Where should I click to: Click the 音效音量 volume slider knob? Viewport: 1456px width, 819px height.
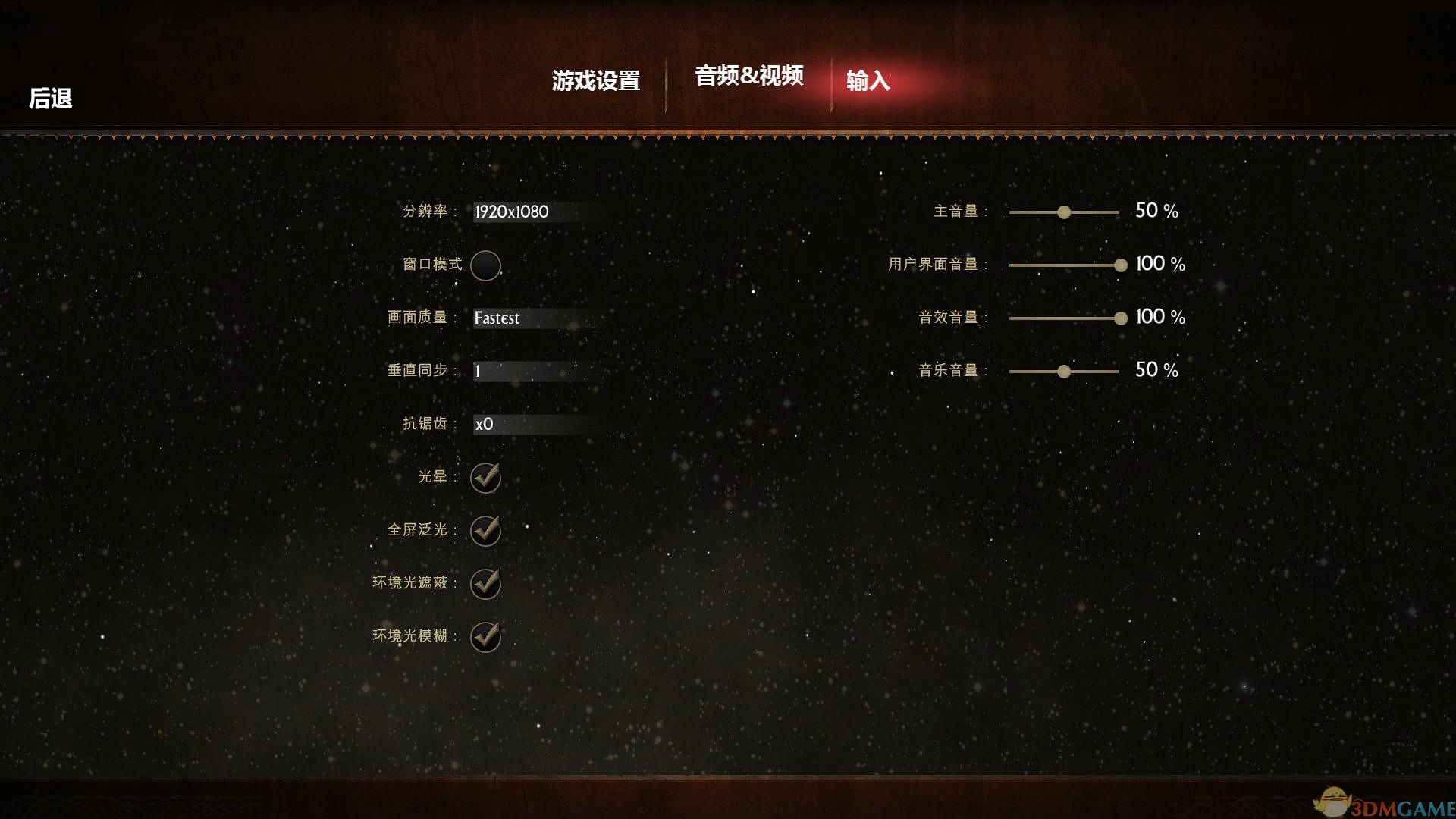pyautogui.click(x=1120, y=318)
